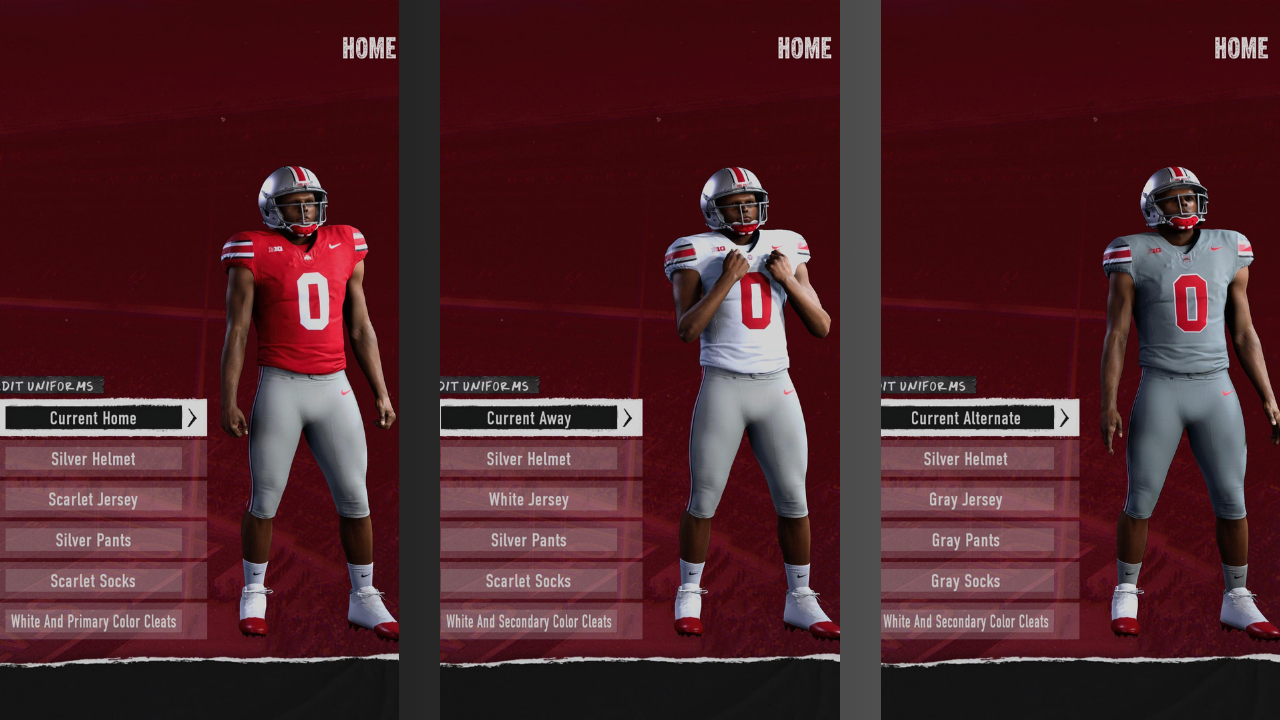The width and height of the screenshot is (1280, 720).
Task: Choose Silver Helmet under Current Alternate
Action: 966,459
